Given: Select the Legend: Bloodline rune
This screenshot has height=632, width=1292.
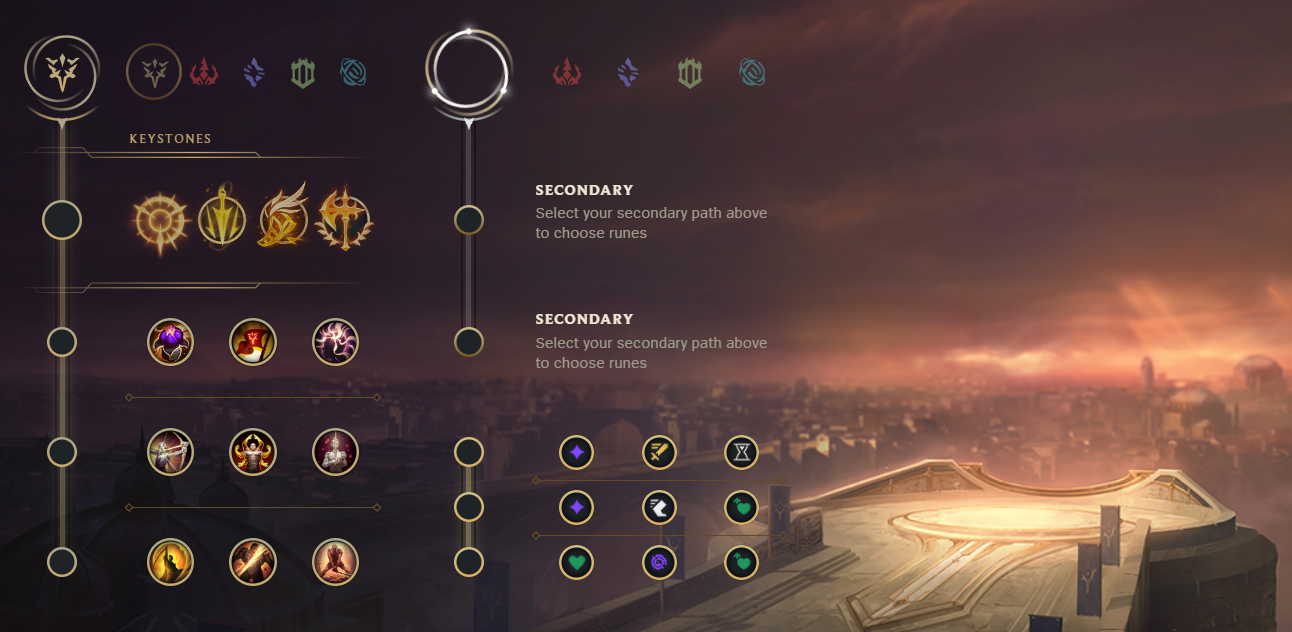Looking at the screenshot, I should [335, 452].
